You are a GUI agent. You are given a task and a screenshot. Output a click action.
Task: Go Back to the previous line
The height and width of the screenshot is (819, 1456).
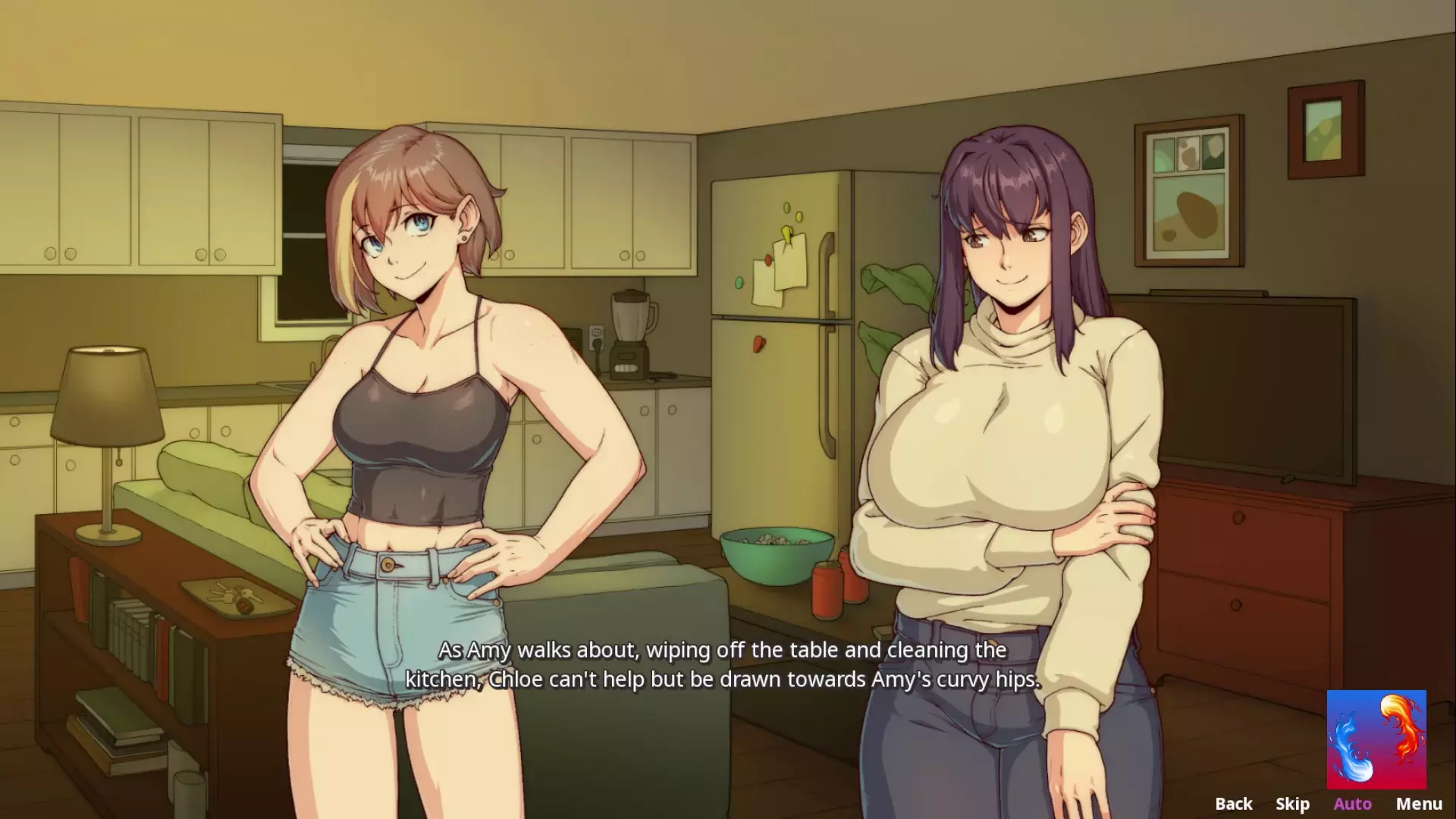coord(1233,803)
